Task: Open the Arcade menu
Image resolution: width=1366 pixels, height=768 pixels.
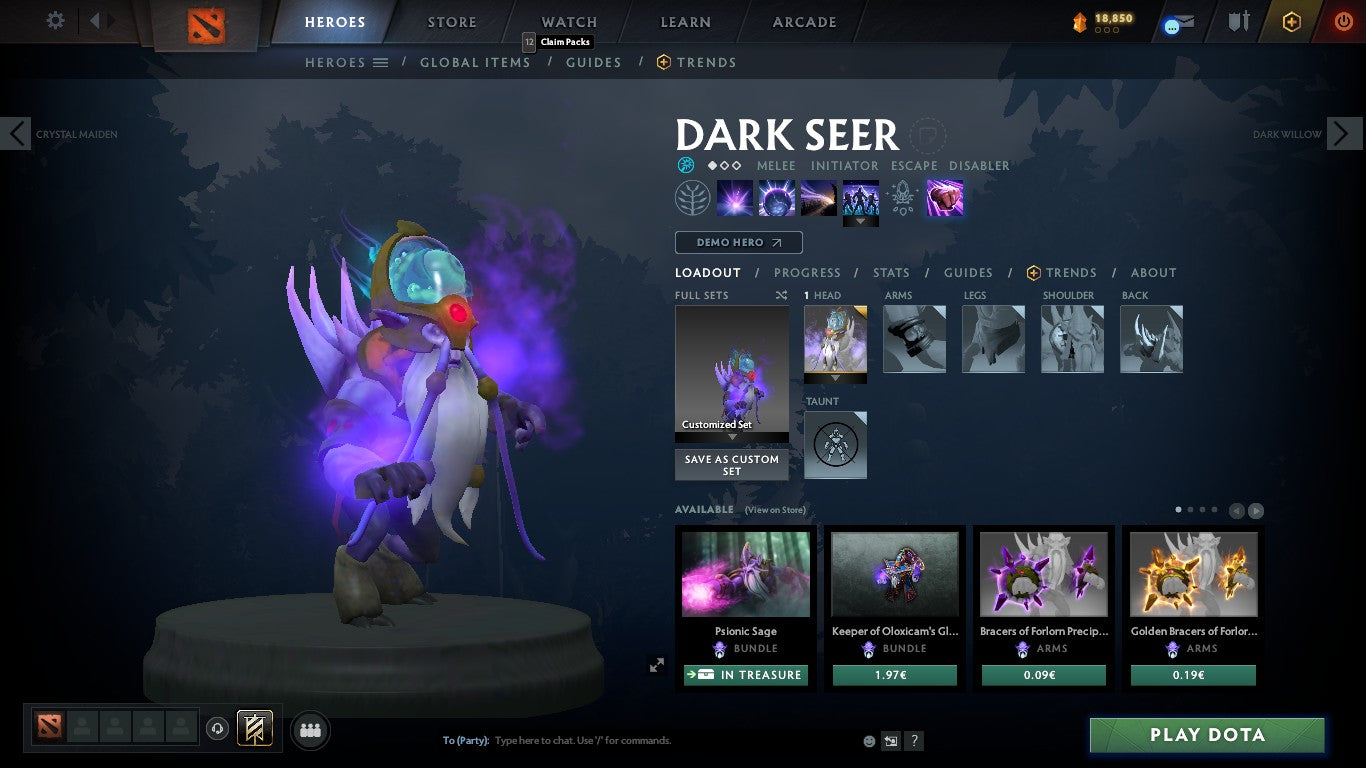Action: 803,21
